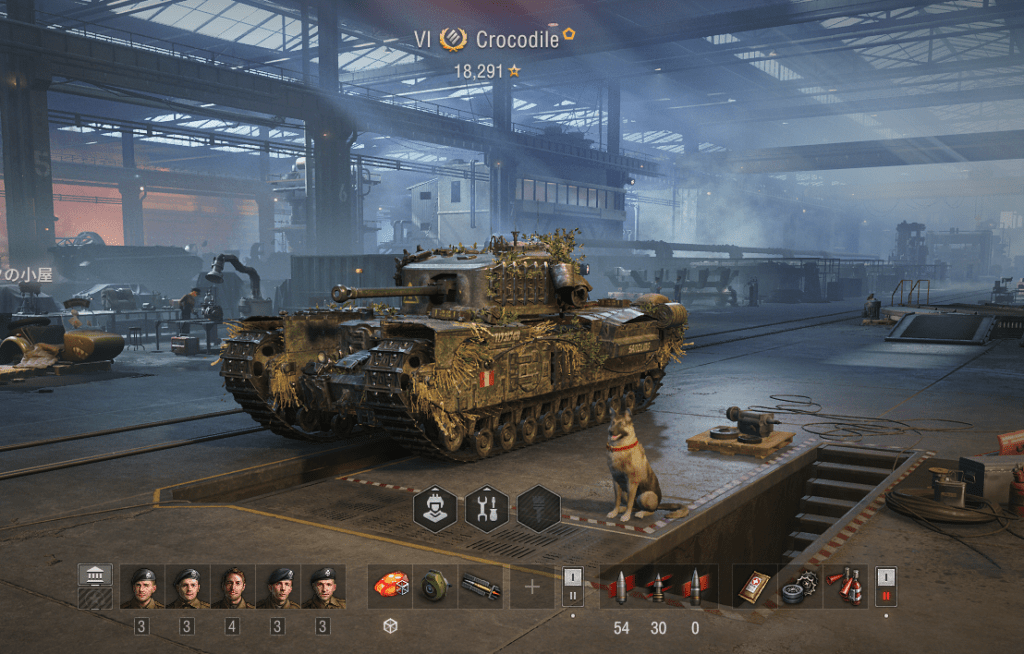Switch the consumables loadout I/II toggle
The height and width of the screenshot is (654, 1024).
(x=886, y=587)
